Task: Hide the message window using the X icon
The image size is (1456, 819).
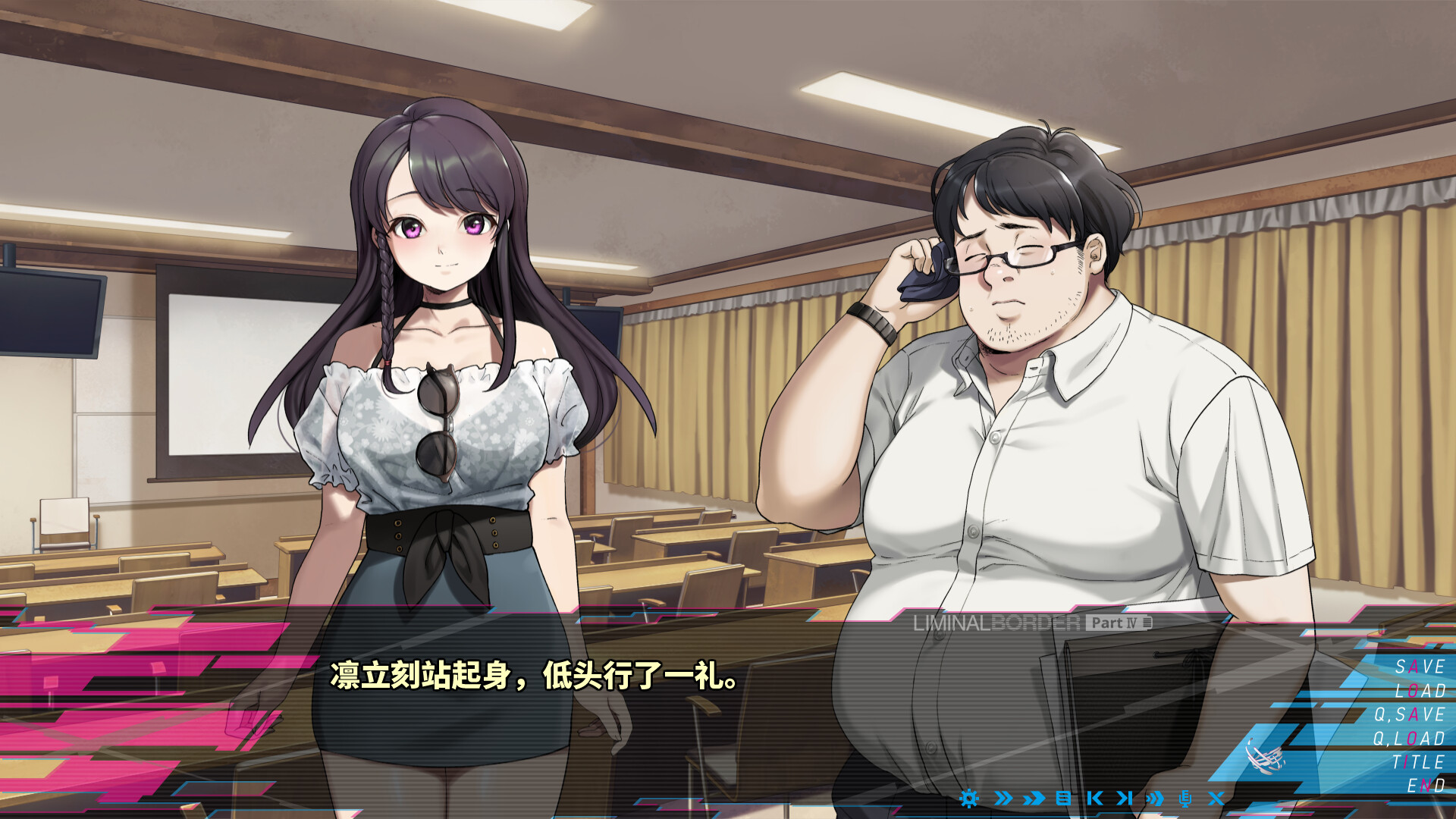Action: pyautogui.click(x=1219, y=798)
